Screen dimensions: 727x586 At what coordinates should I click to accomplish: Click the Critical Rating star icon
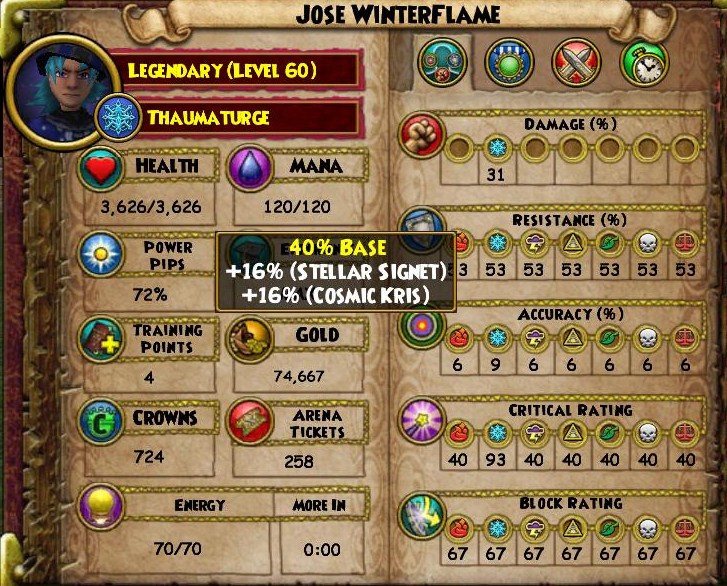421,420
